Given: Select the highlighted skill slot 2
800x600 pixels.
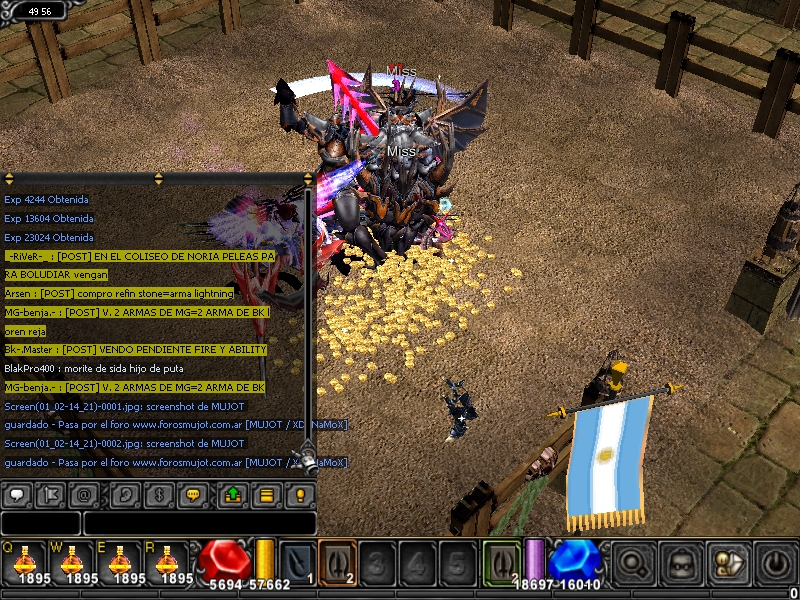Looking at the screenshot, I should pos(337,561).
